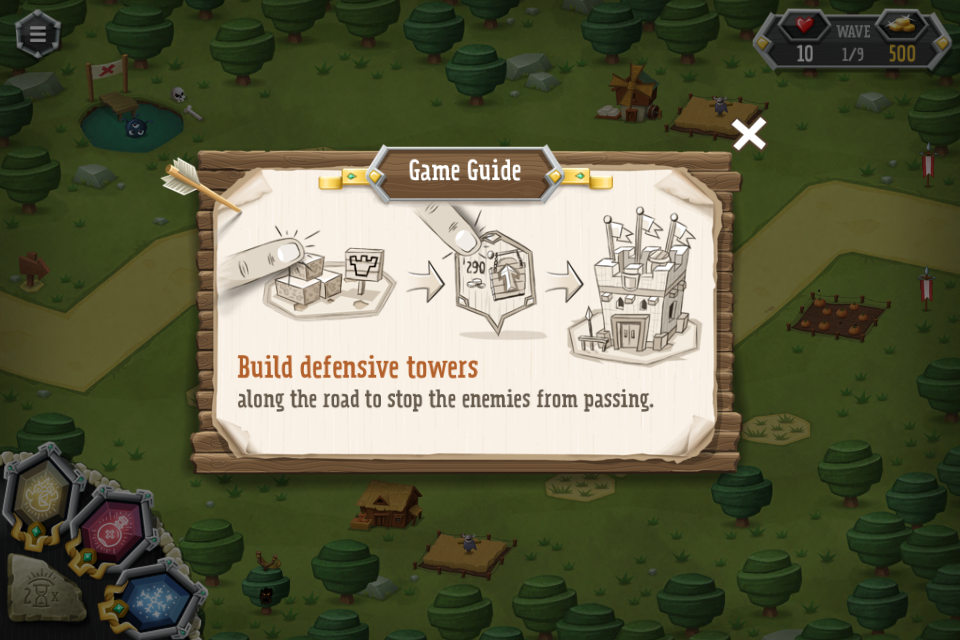Cast the blue snowflake freeze spell
960x640 pixels.
157,601
